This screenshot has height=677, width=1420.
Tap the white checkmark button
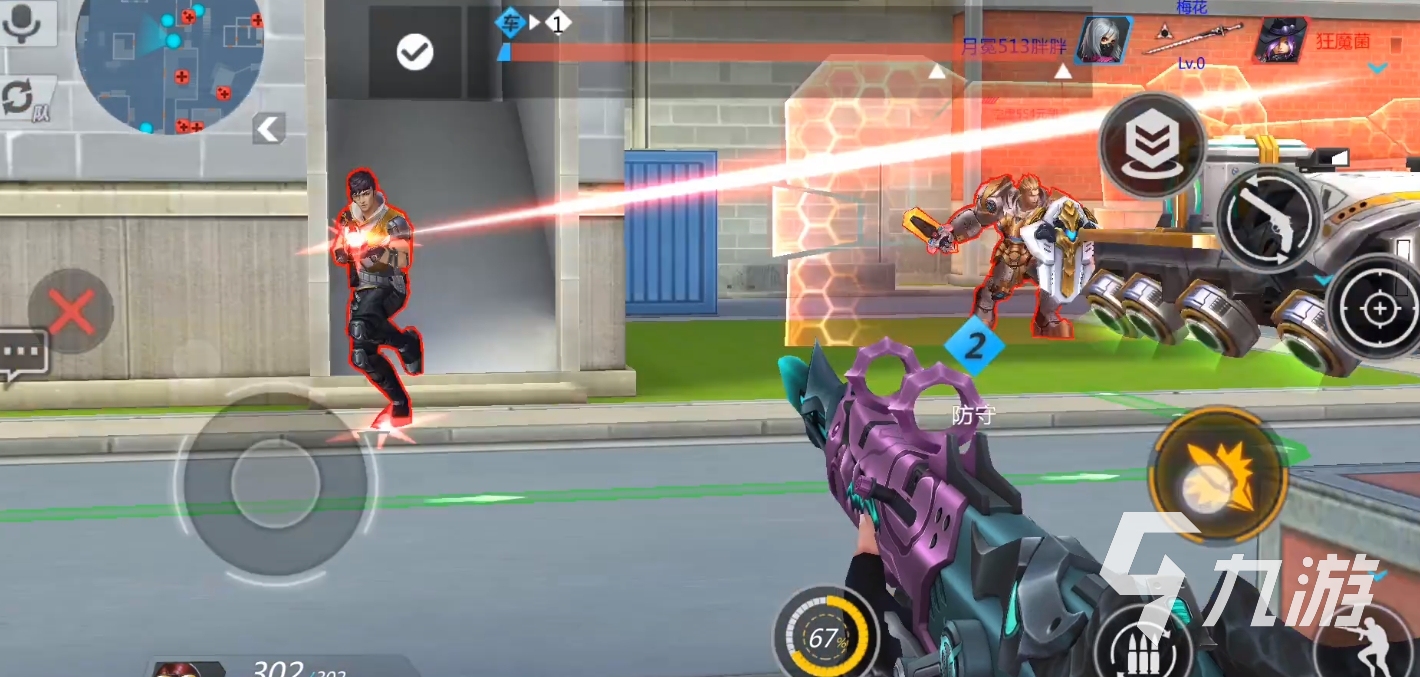pyautogui.click(x=415, y=52)
